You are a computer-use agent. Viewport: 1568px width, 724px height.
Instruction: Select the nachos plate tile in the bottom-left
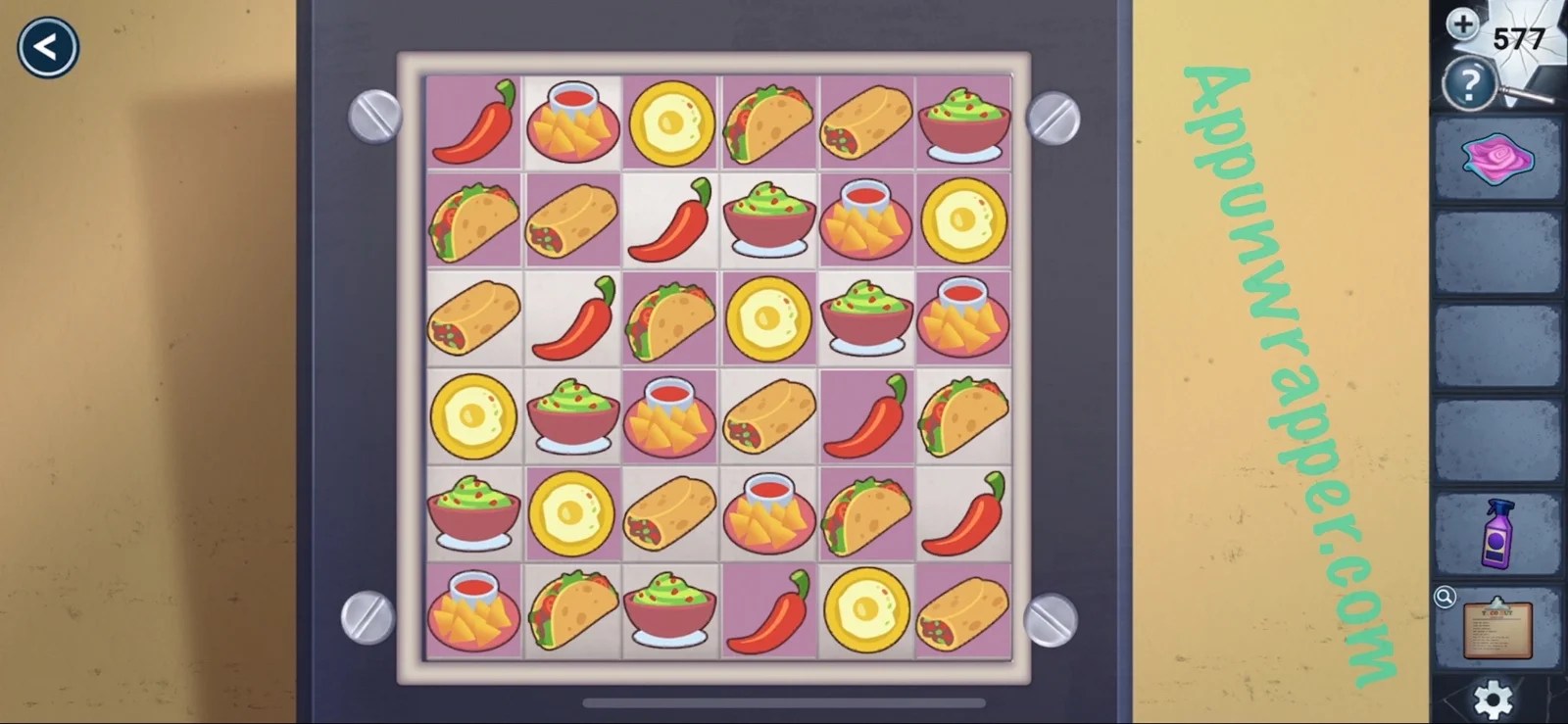coord(473,612)
